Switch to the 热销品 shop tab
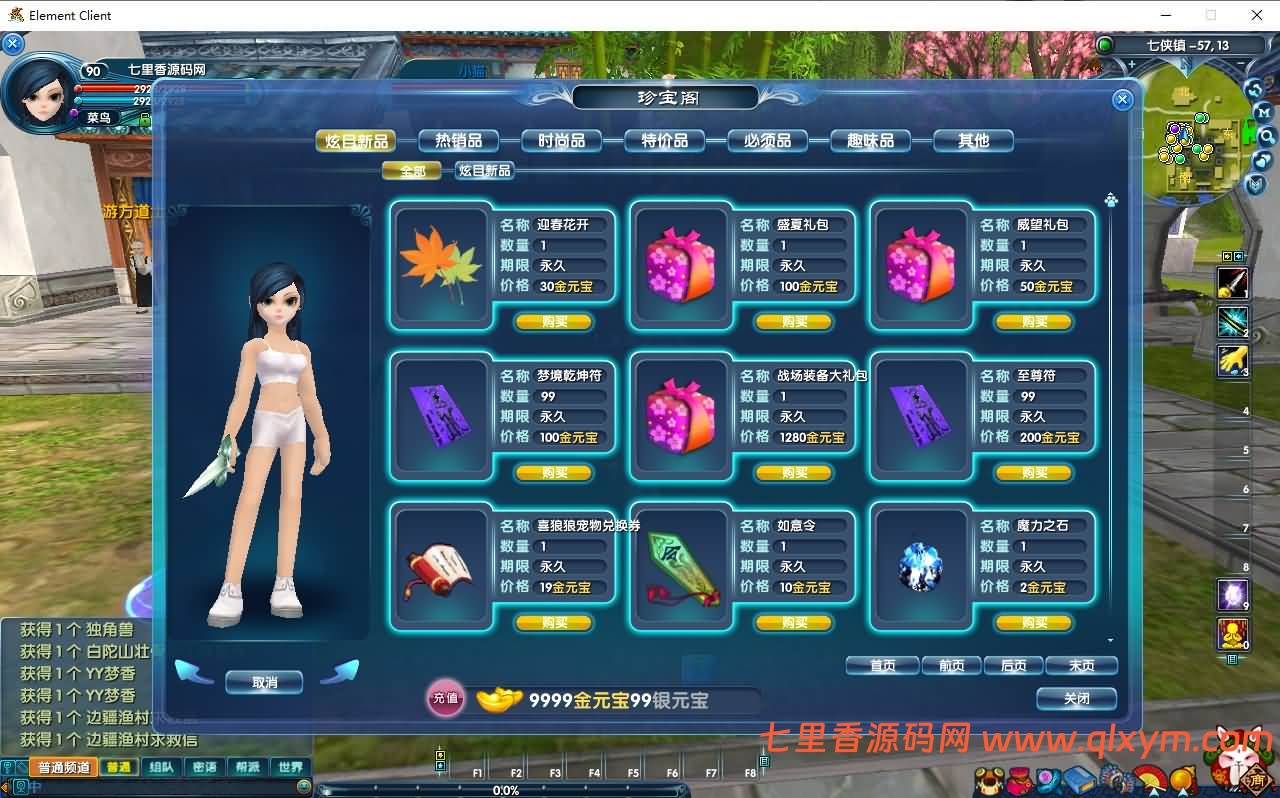This screenshot has height=798, width=1280. pyautogui.click(x=458, y=140)
